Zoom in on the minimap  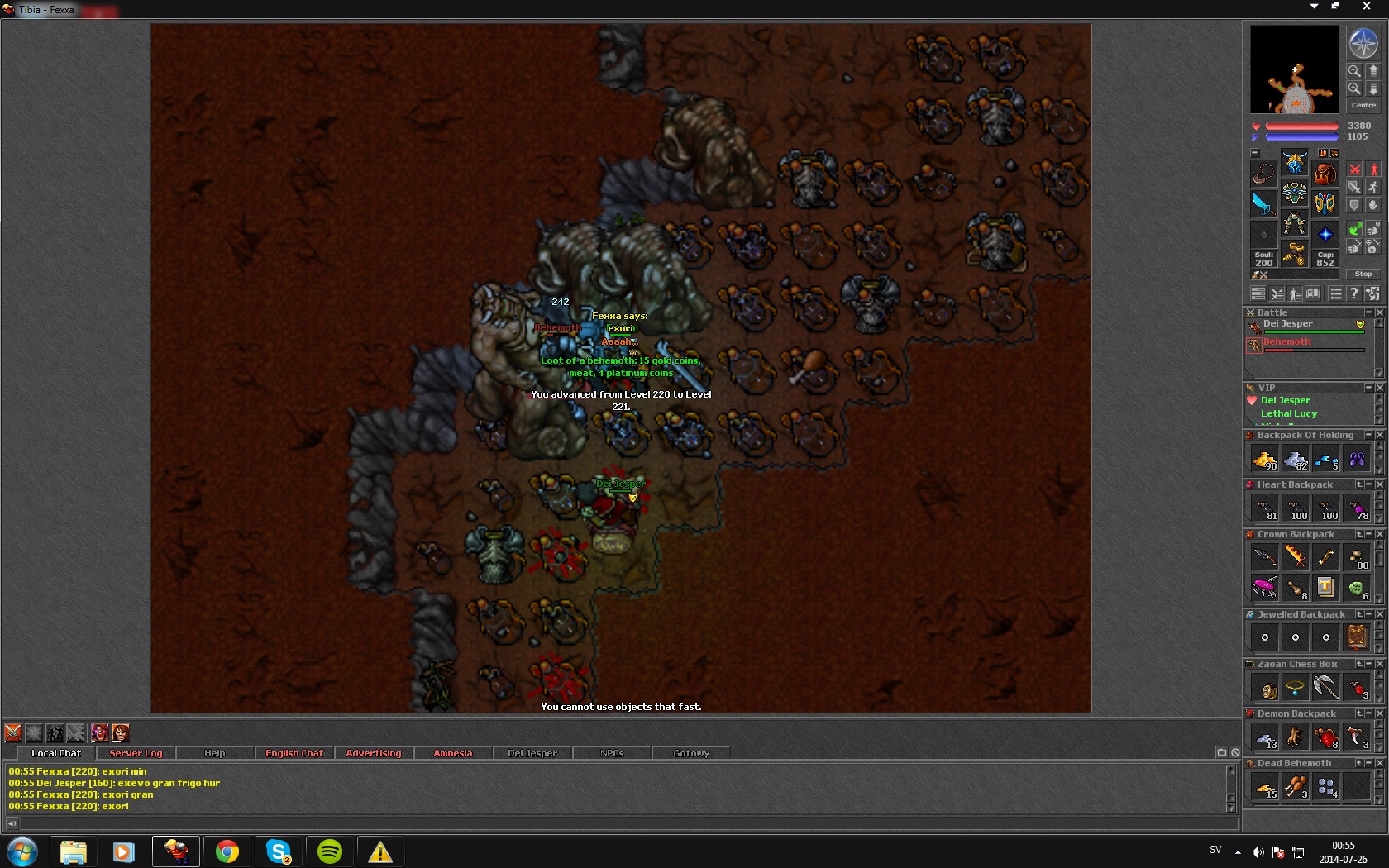(x=1354, y=88)
